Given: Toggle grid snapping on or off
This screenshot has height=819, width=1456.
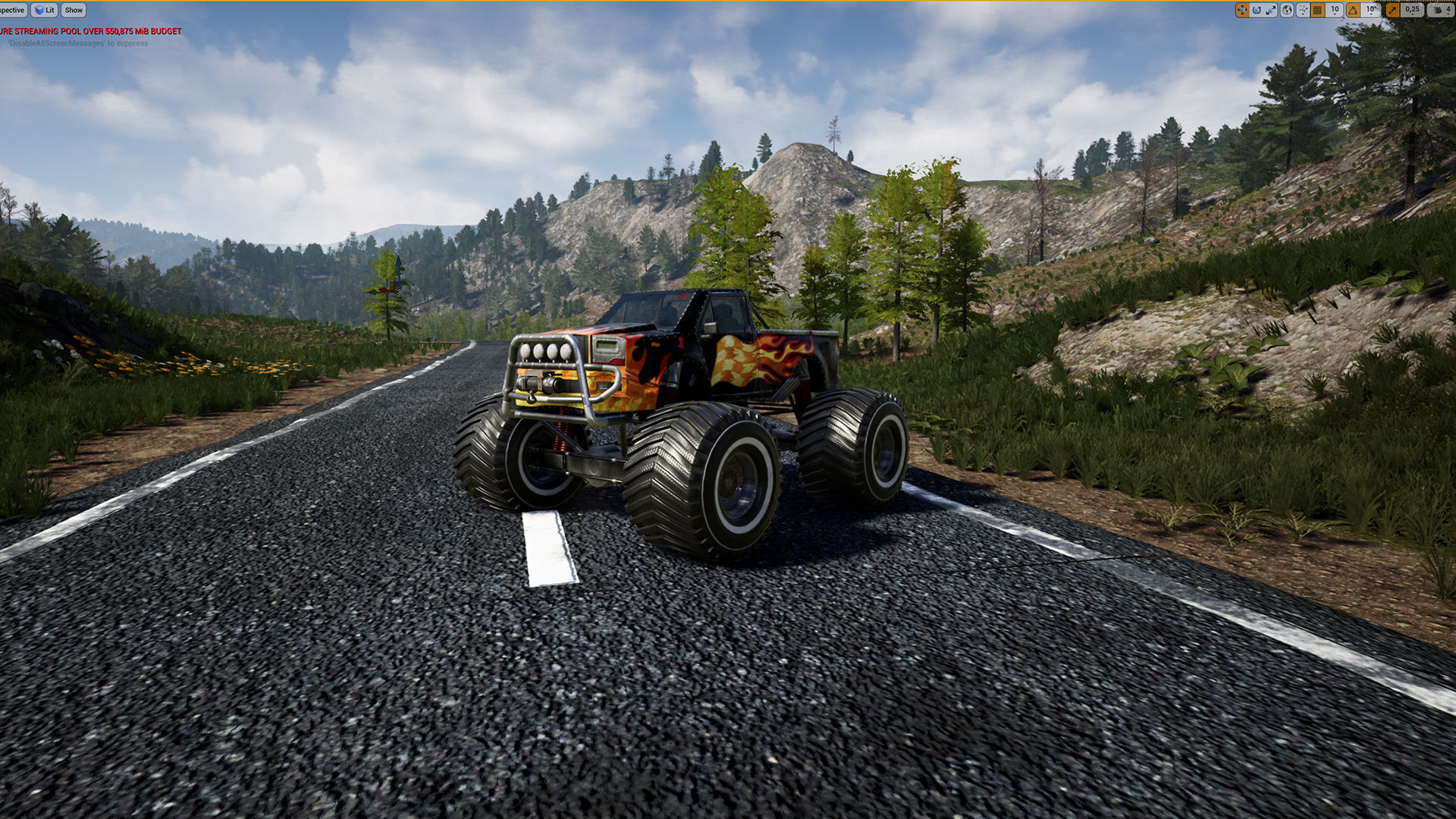Looking at the screenshot, I should (x=1316, y=10).
